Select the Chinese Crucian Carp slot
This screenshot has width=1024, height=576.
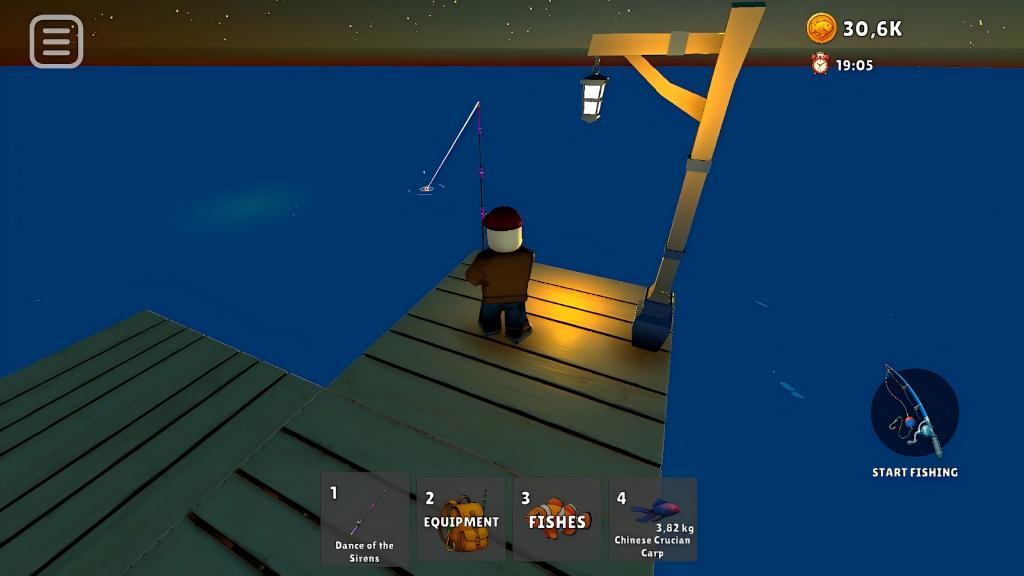click(x=653, y=518)
